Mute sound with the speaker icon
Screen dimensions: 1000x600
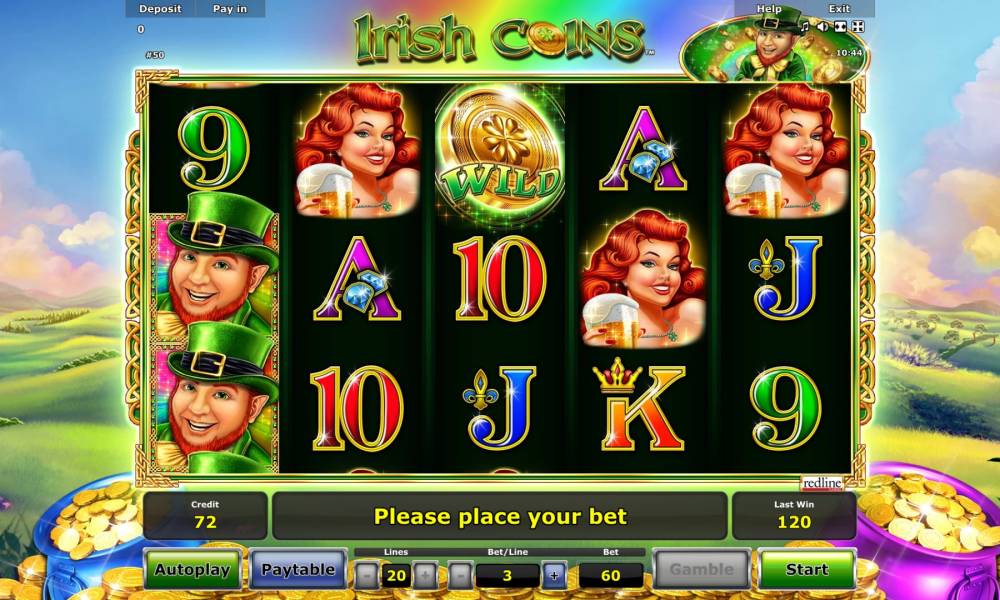point(822,26)
